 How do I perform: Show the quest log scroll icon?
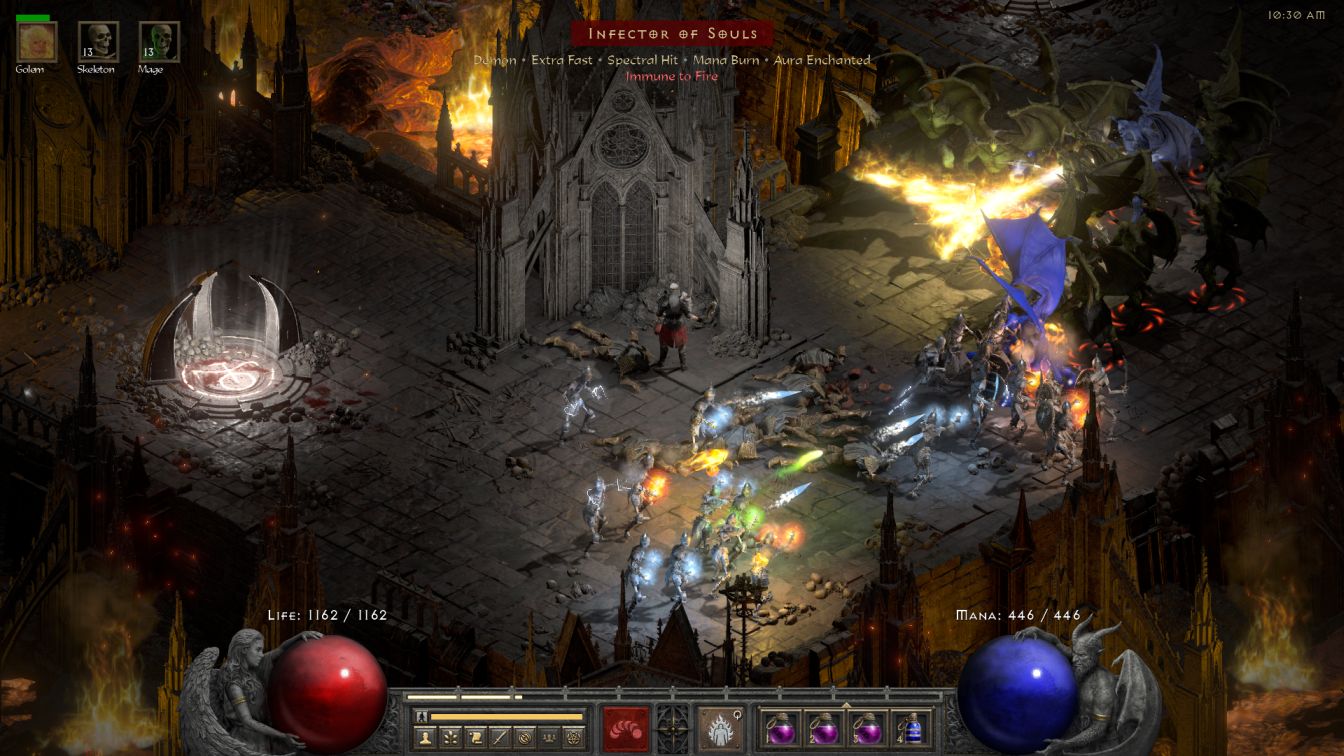click(474, 737)
